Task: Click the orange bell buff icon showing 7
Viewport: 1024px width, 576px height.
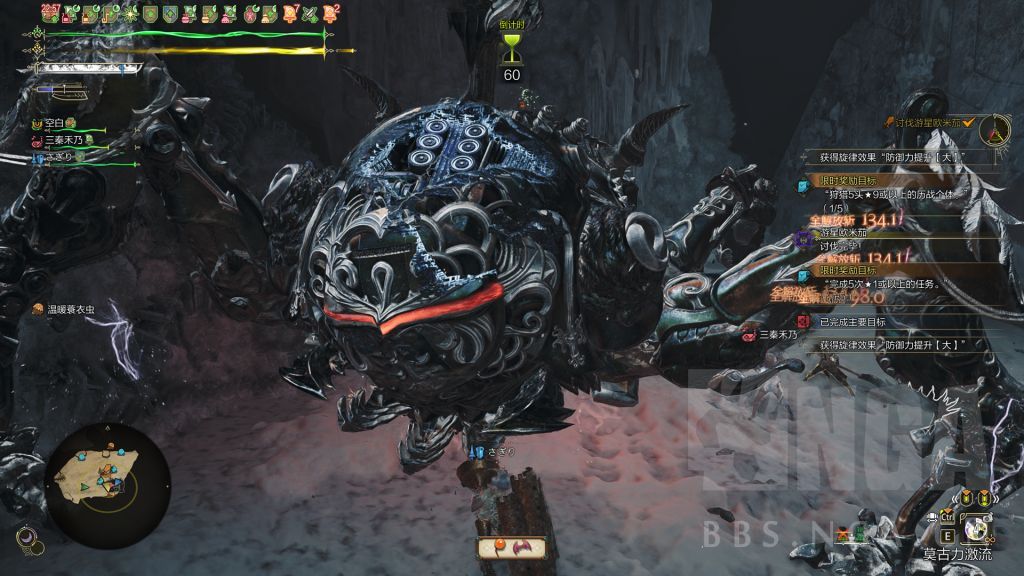Action: pos(291,14)
